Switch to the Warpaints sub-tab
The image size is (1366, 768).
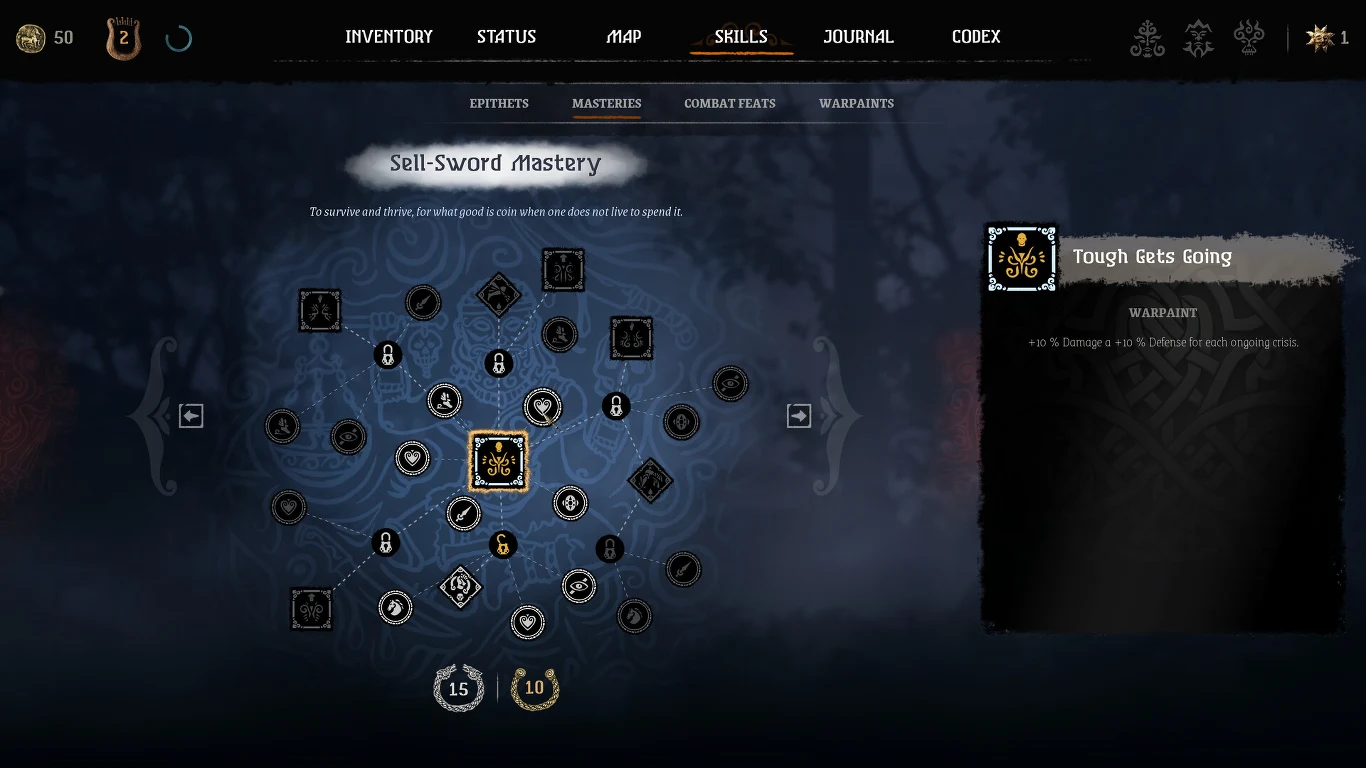point(856,103)
